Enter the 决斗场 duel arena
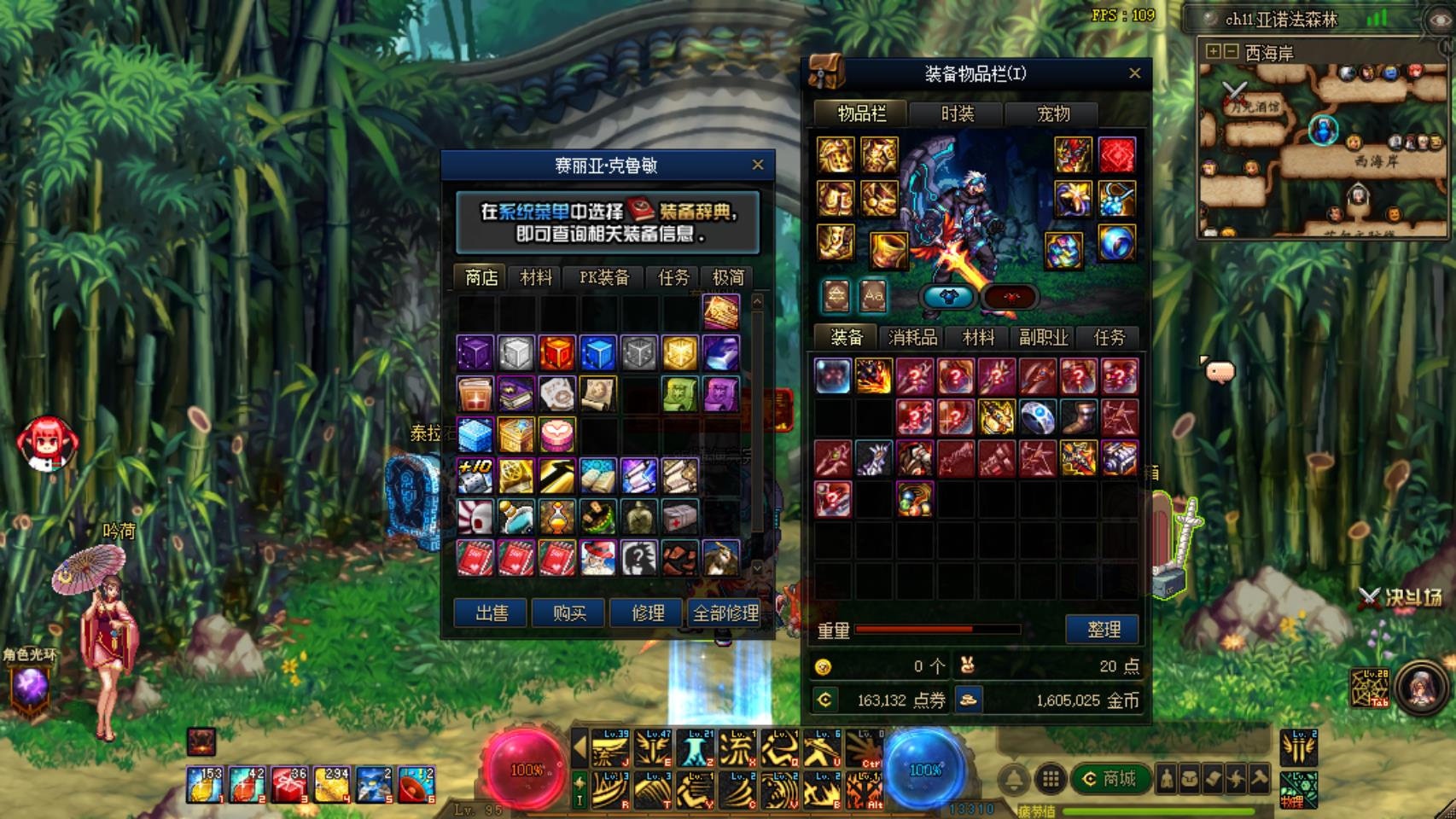Image resolution: width=1456 pixels, height=819 pixels. point(1401,597)
